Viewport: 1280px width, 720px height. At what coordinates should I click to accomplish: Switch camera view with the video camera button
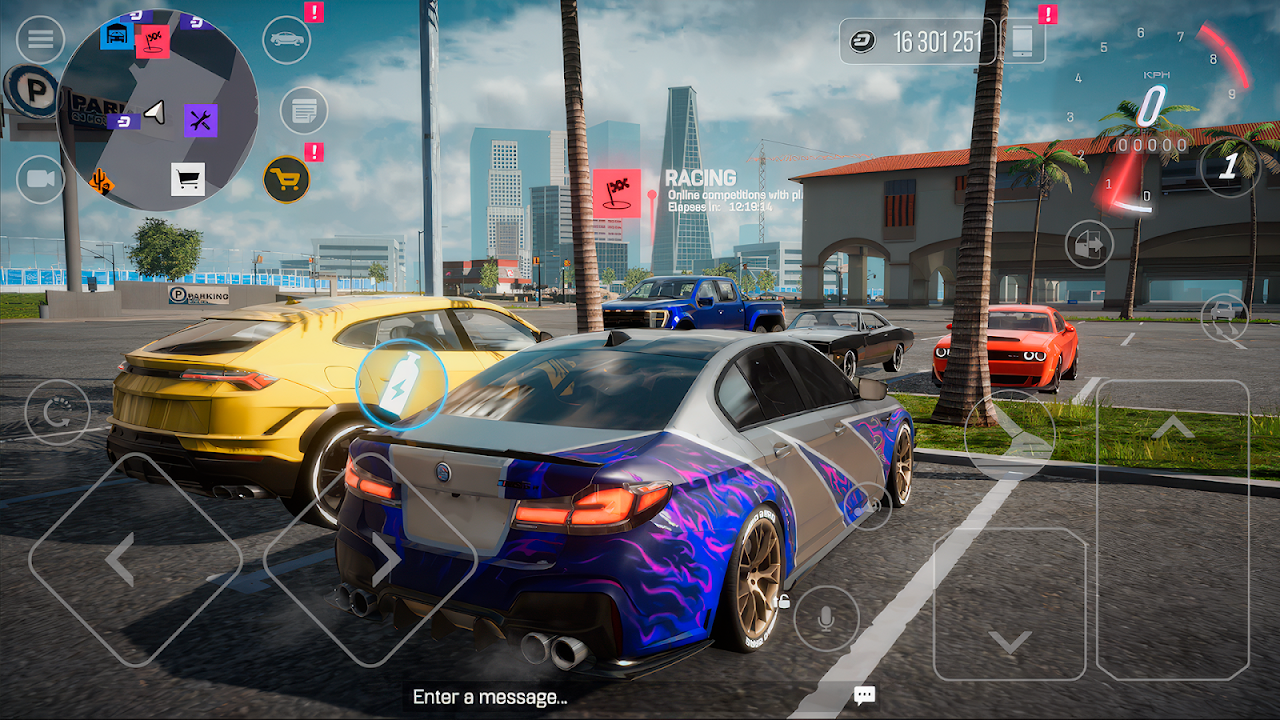(40, 180)
